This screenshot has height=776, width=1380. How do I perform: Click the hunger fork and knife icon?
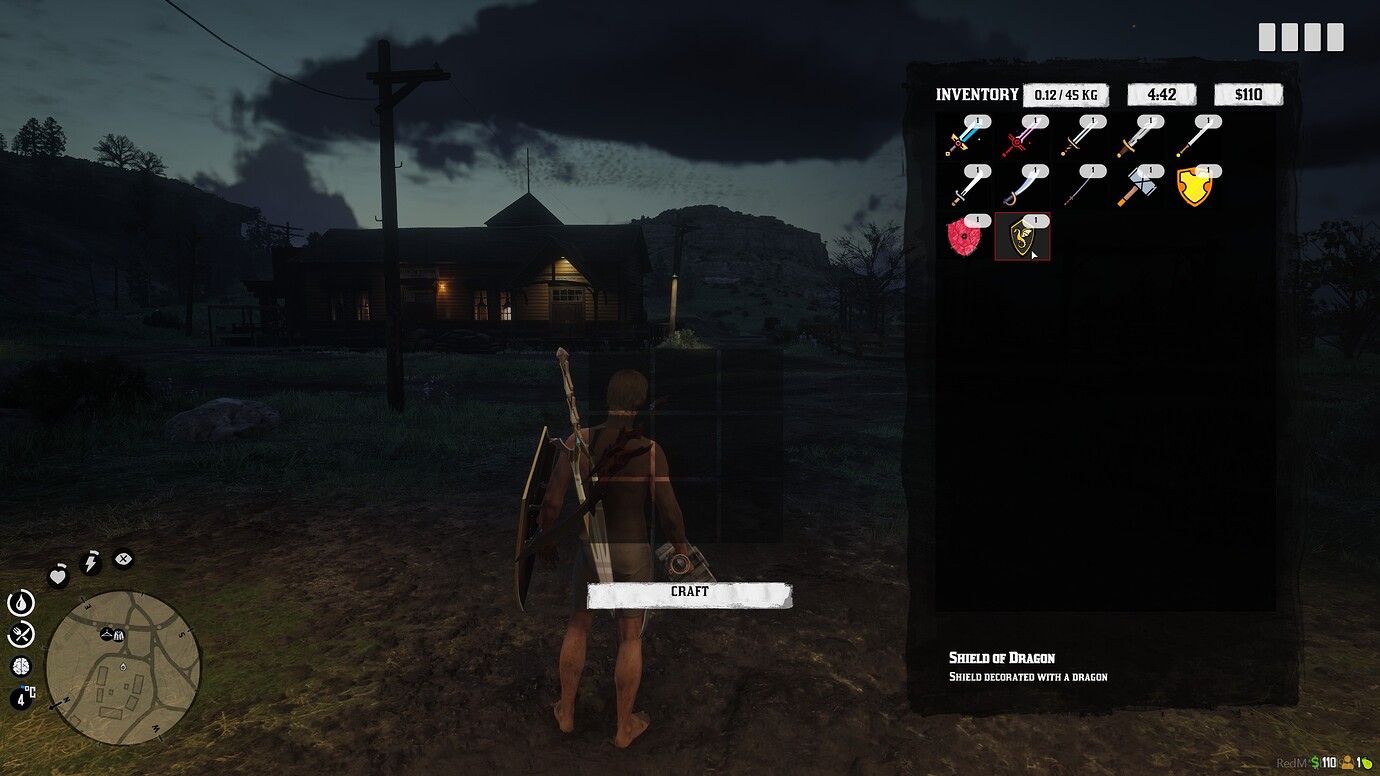[x=21, y=633]
